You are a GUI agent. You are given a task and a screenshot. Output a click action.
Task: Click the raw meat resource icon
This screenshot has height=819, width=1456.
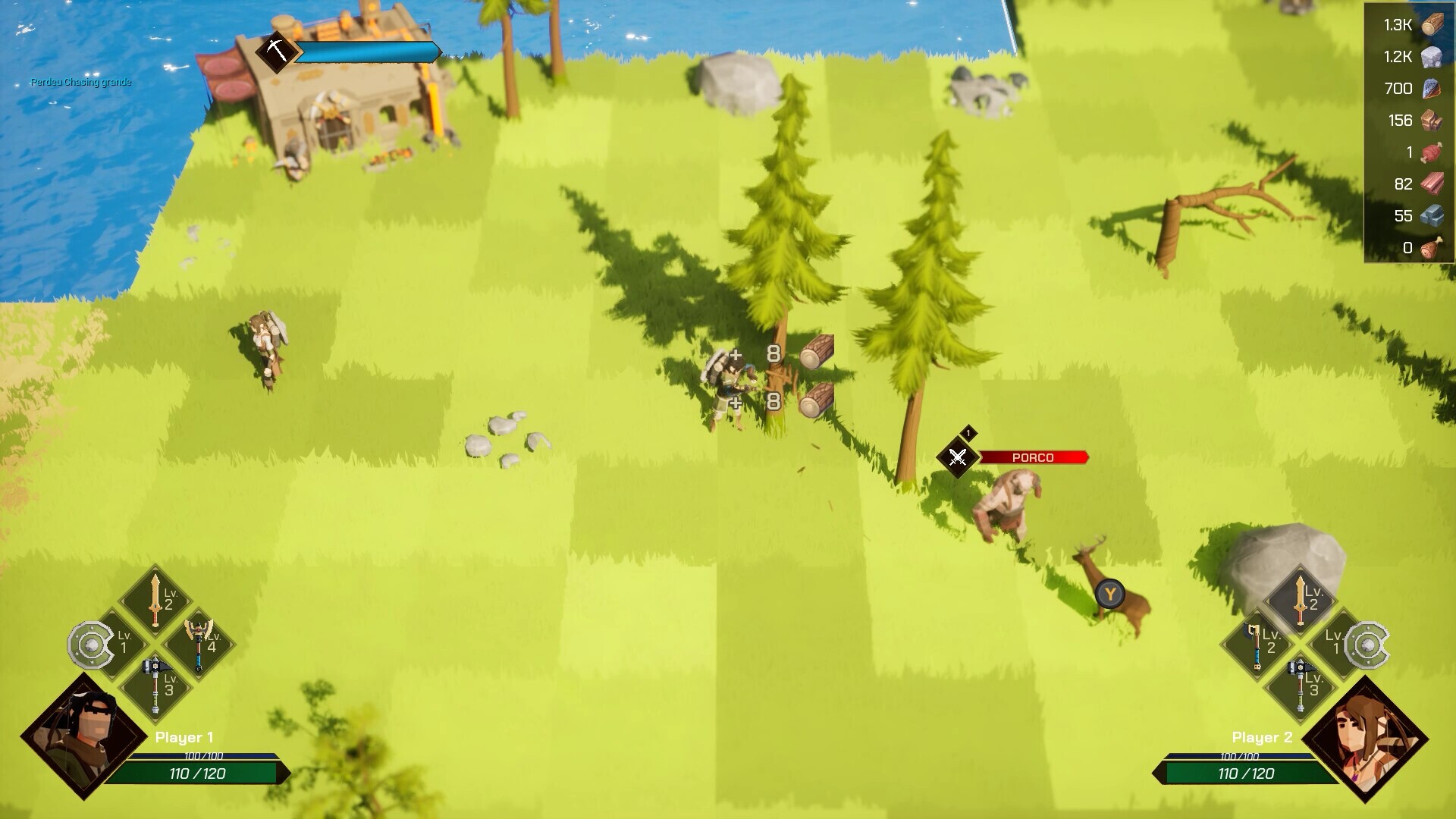(x=1432, y=152)
